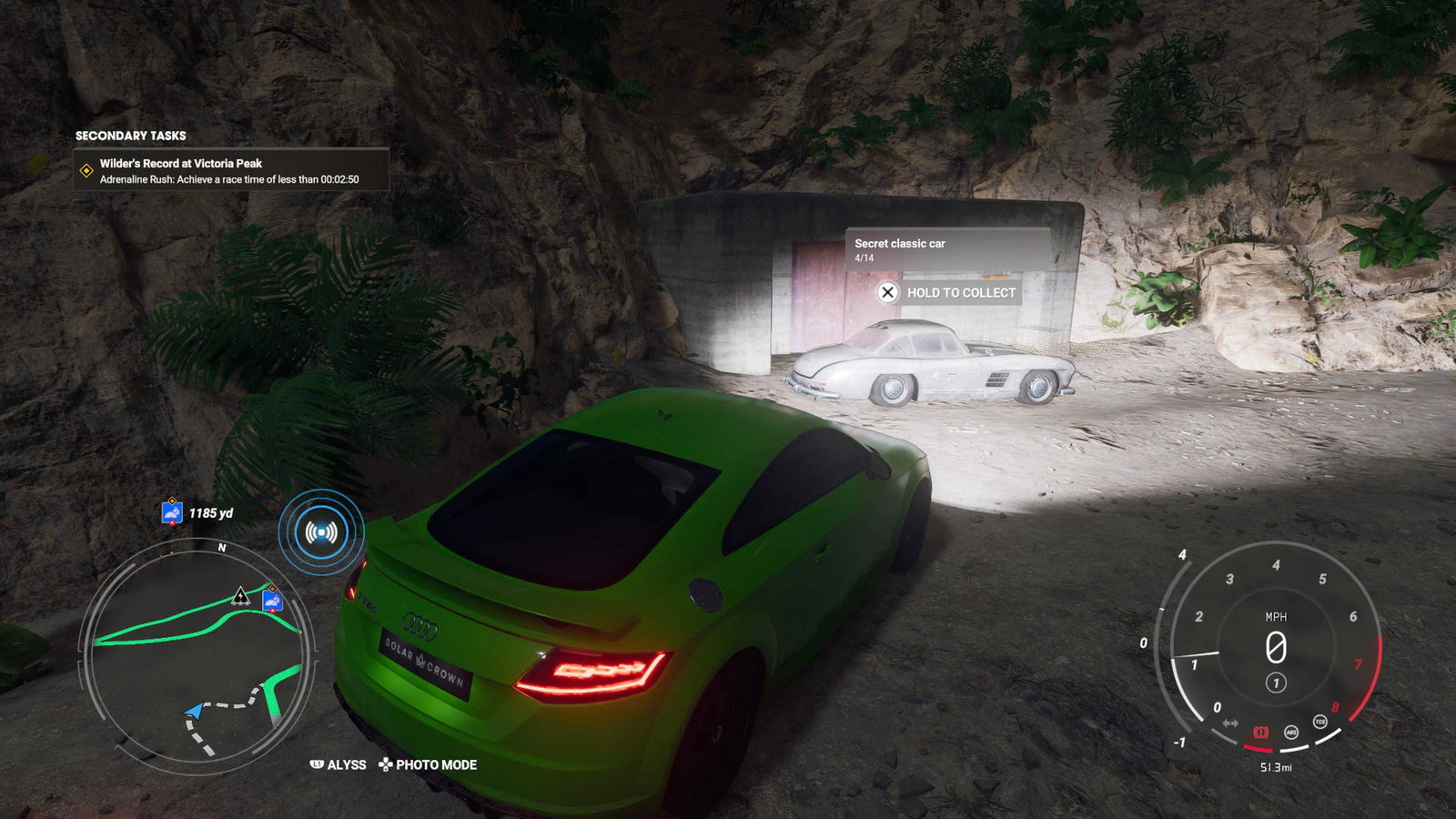The image size is (1456, 819).
Task: Activate the Hold to Collect prompt
Action: [948, 292]
